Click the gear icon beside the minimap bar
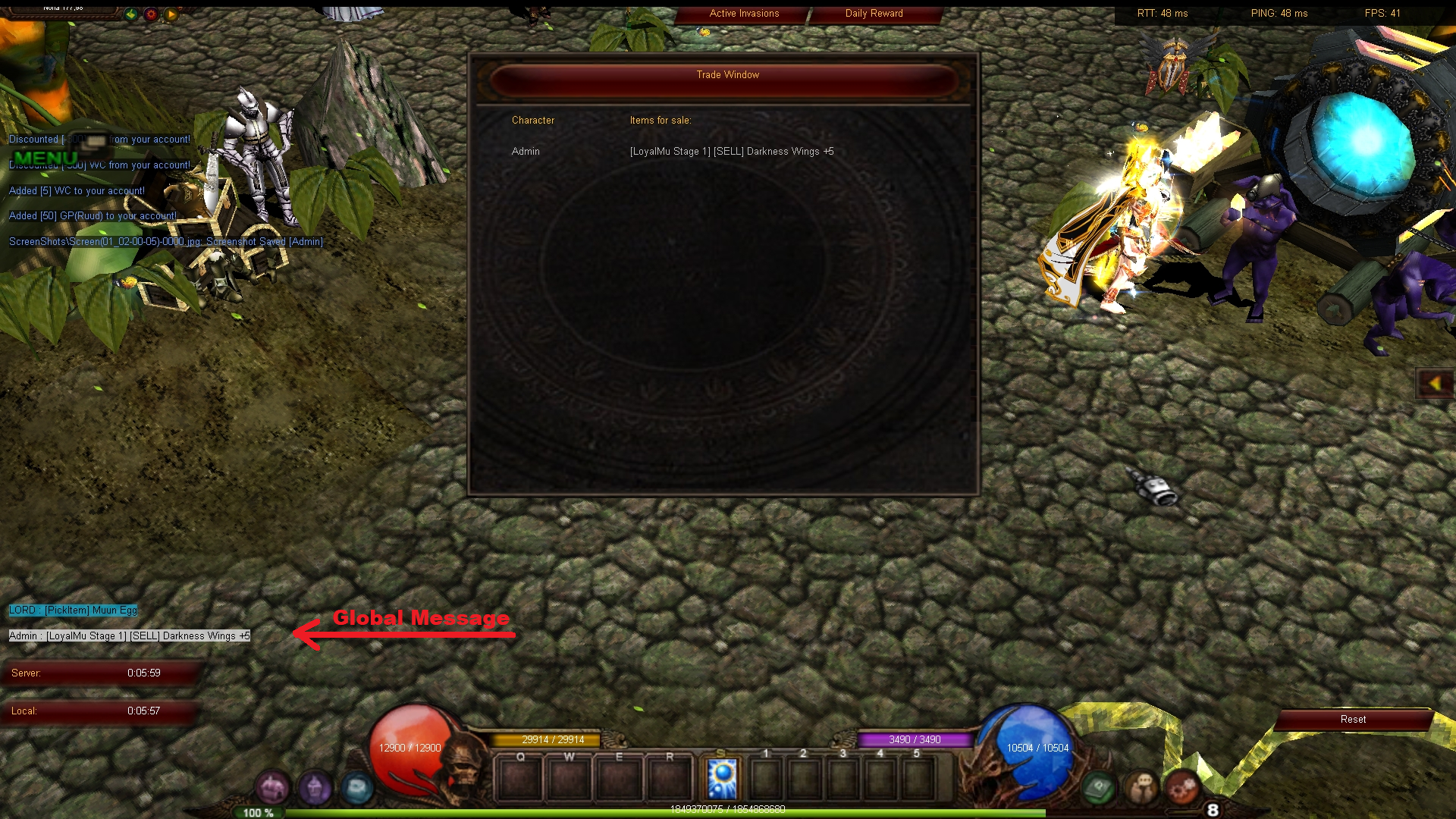 152,14
